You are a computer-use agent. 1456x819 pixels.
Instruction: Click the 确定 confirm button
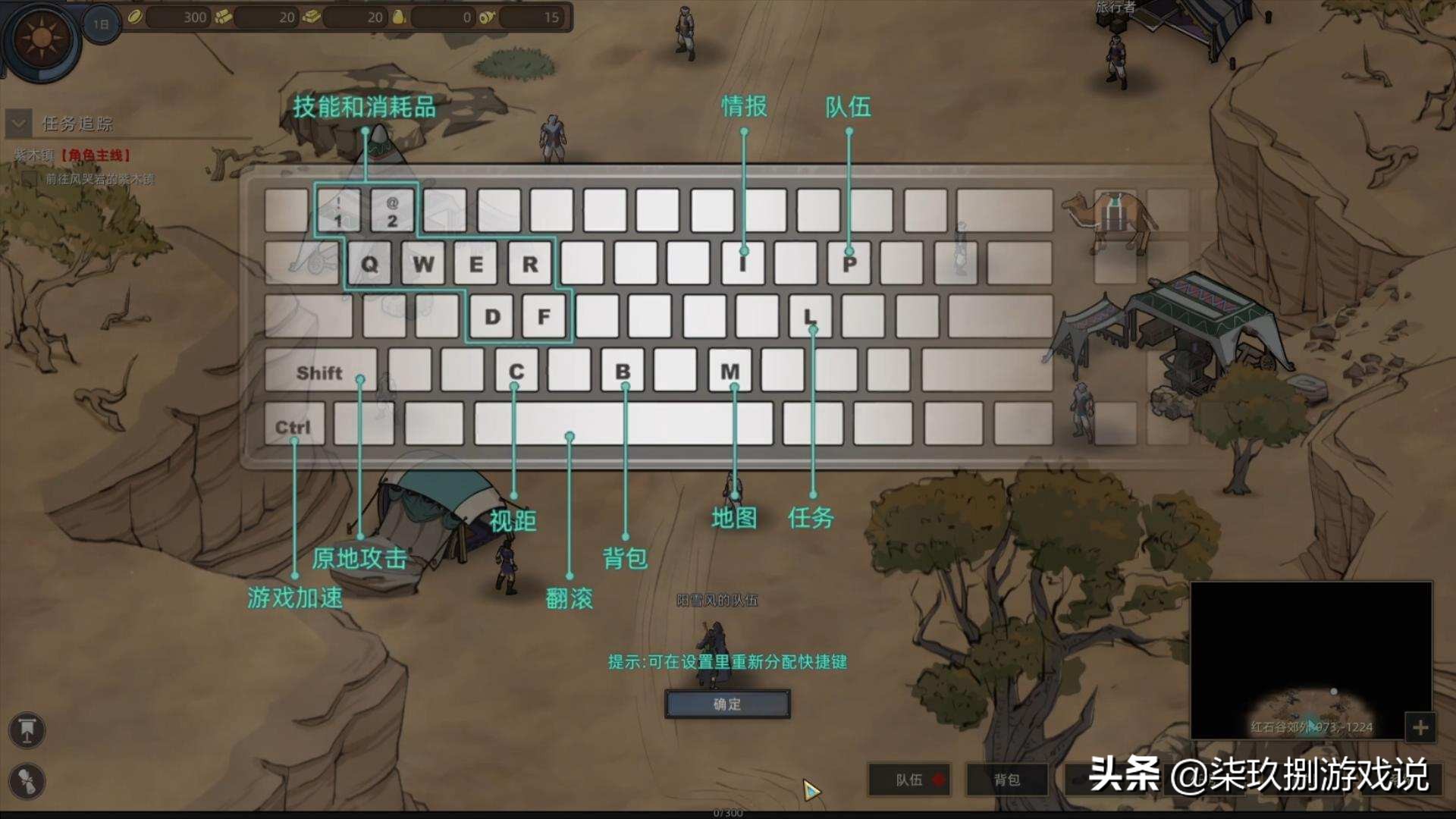(x=729, y=704)
